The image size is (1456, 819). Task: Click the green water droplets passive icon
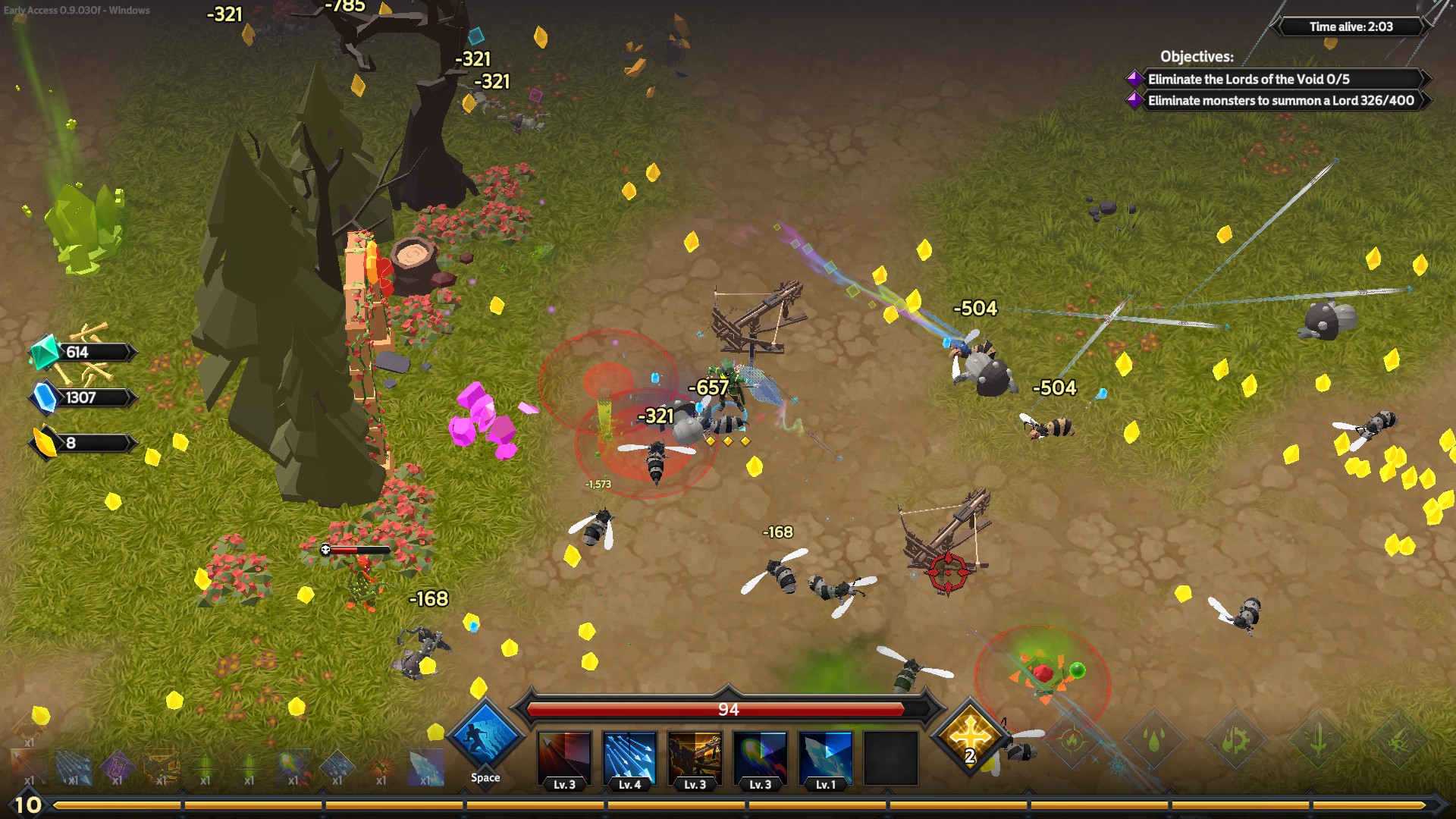pos(1153,739)
